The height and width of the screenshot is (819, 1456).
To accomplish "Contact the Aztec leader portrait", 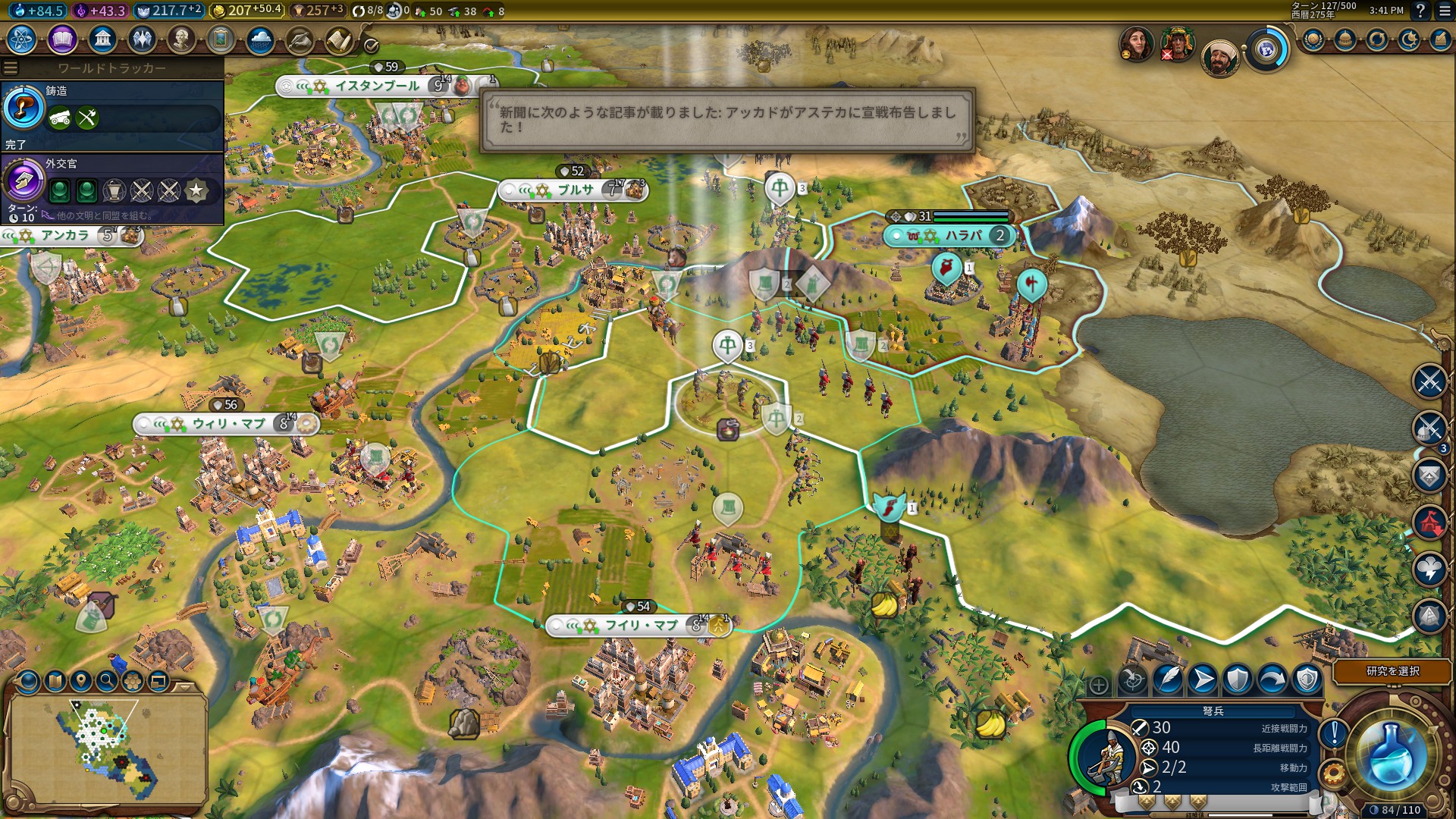I will [1178, 44].
